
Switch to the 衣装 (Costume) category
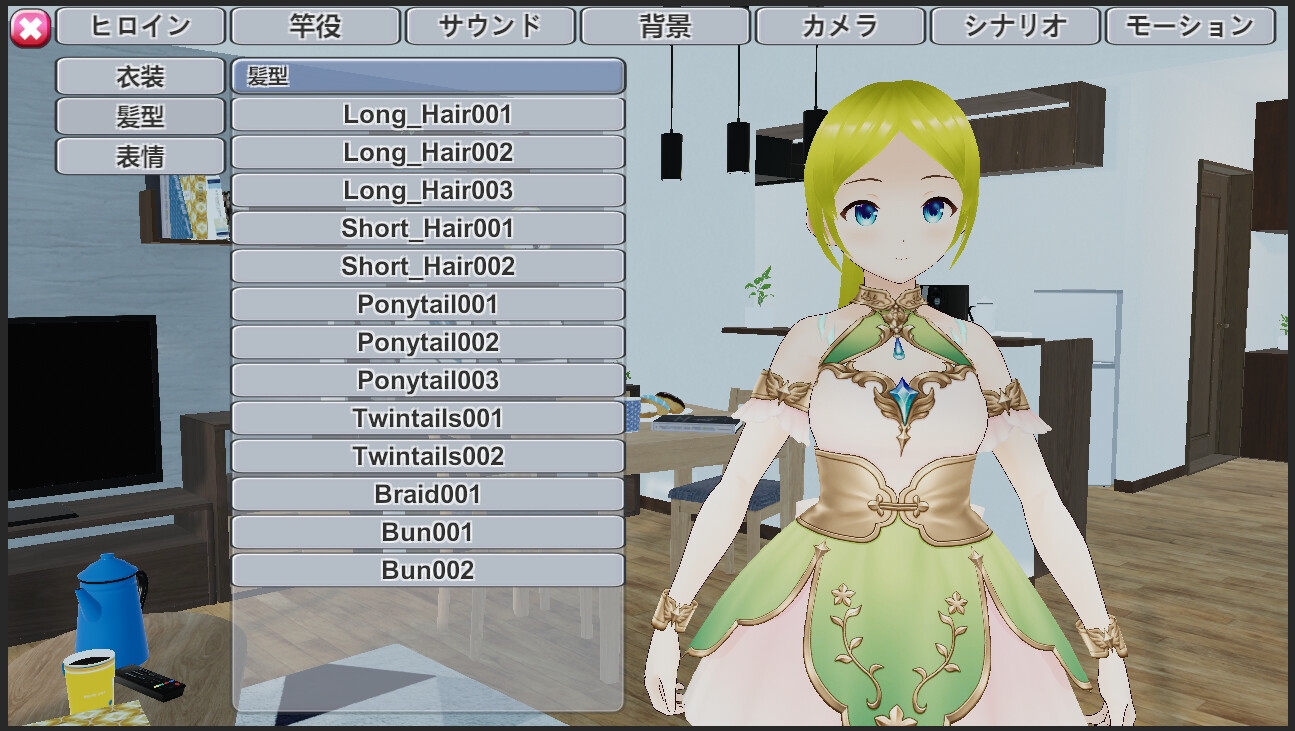[x=139, y=76]
